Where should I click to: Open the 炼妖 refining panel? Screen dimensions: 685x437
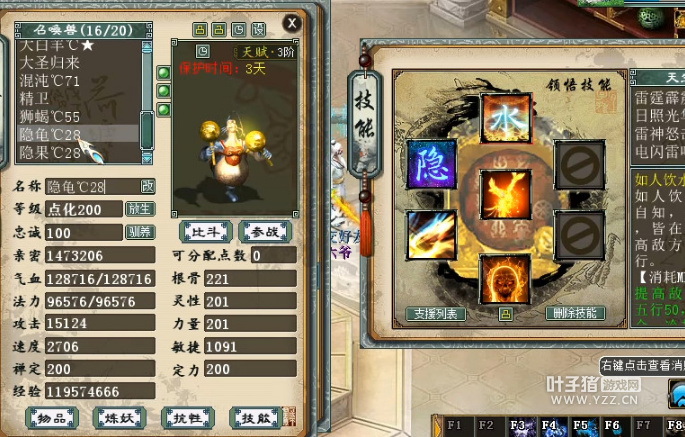(x=119, y=417)
